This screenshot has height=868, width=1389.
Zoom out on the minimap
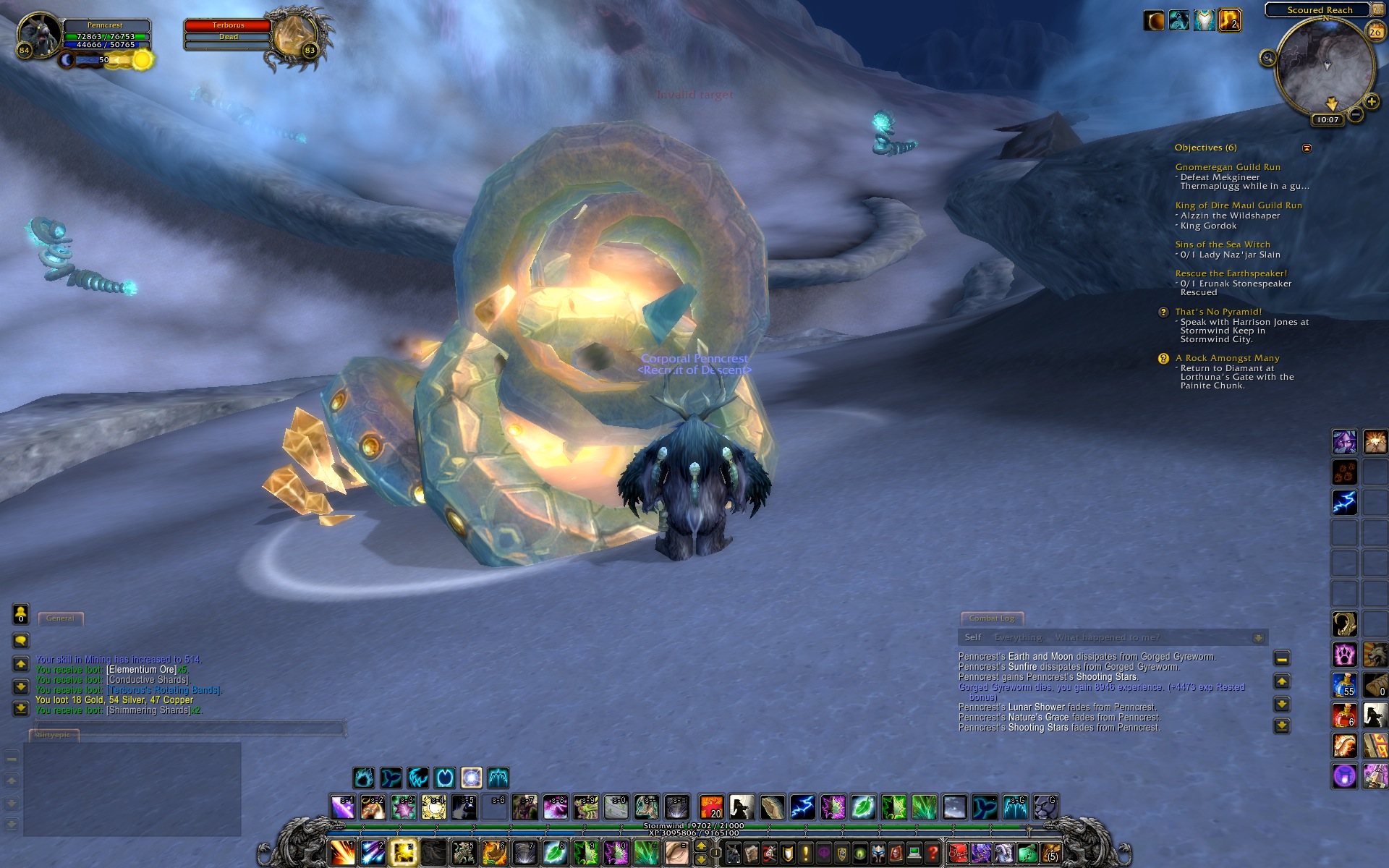1356,114
